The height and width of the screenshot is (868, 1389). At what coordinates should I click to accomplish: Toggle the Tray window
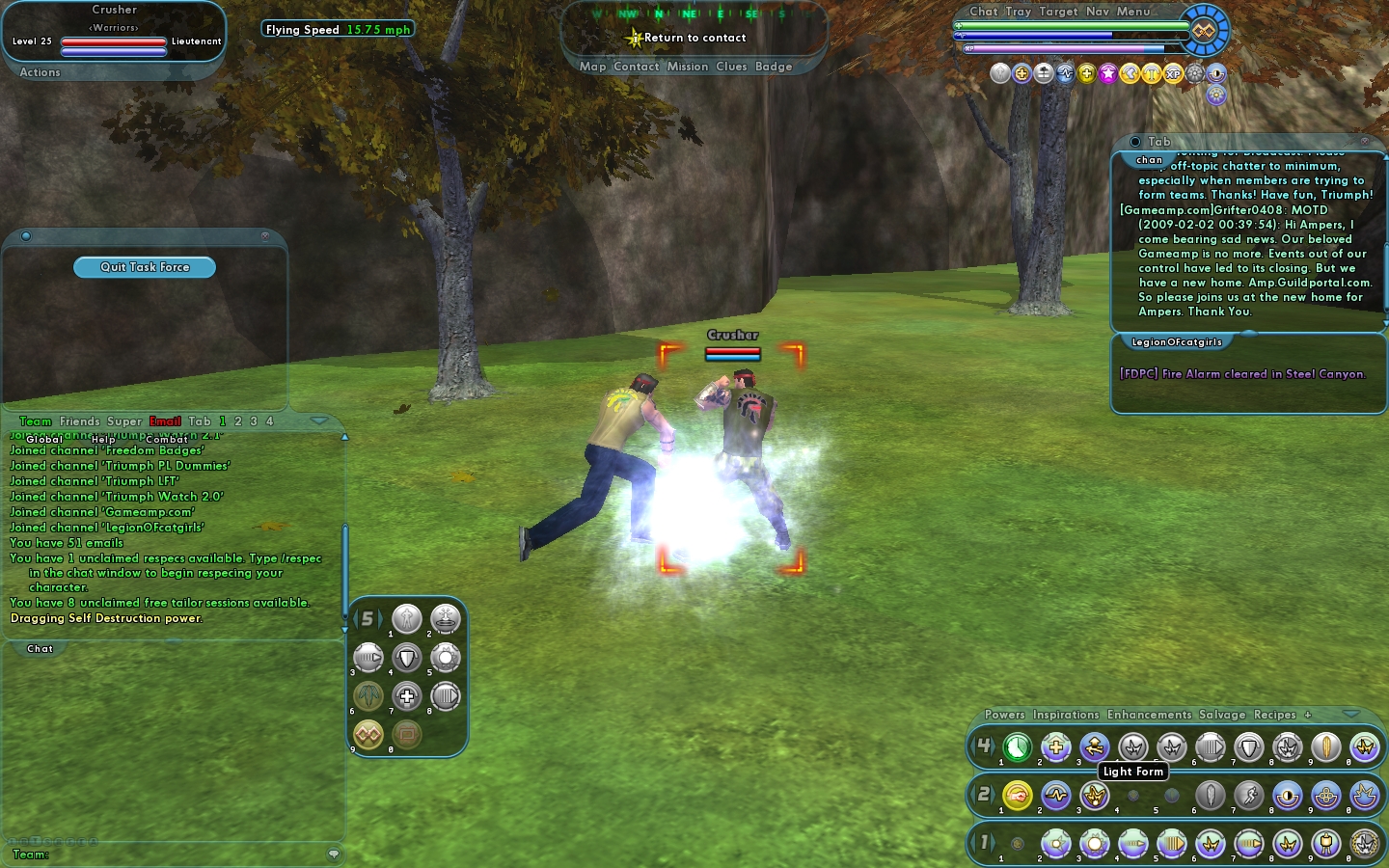point(1018,12)
